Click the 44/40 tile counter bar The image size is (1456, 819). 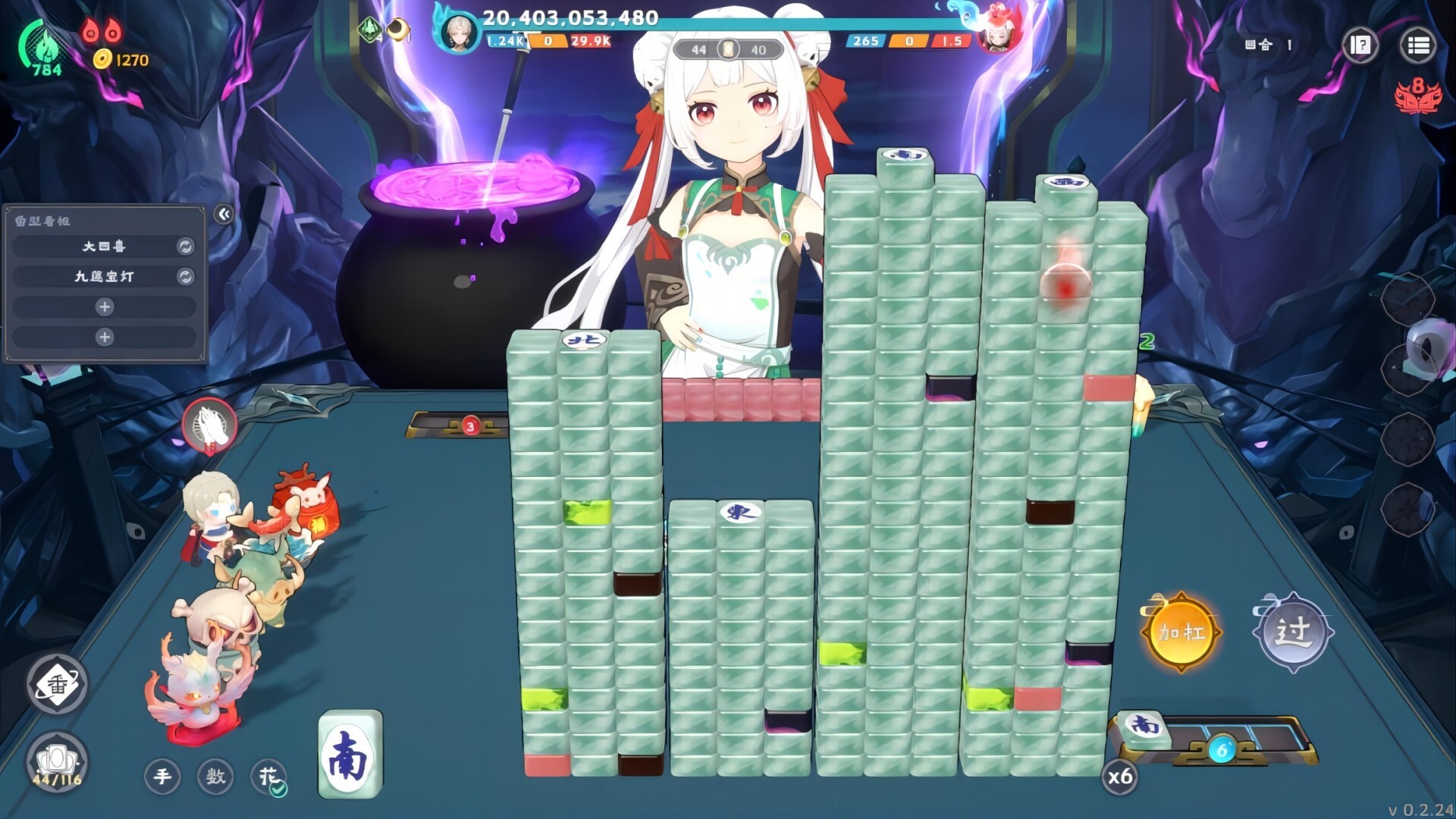tap(730, 49)
